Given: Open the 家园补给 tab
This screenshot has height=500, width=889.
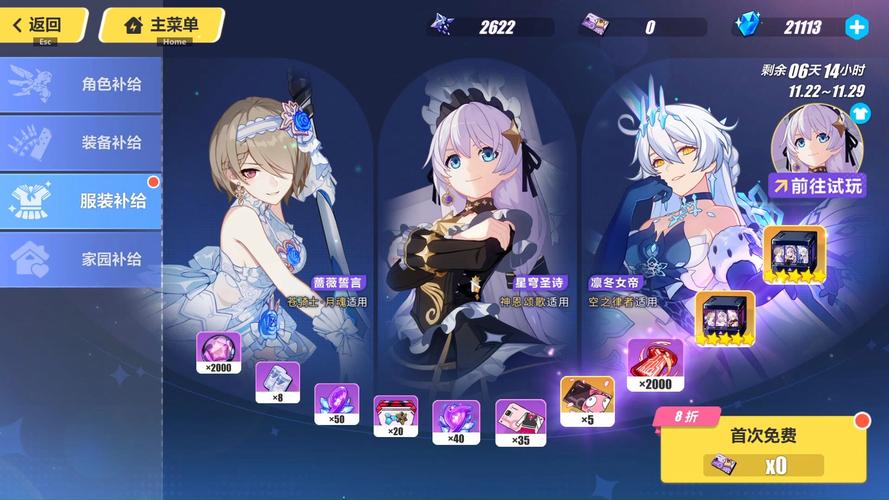Looking at the screenshot, I should pos(82,259).
